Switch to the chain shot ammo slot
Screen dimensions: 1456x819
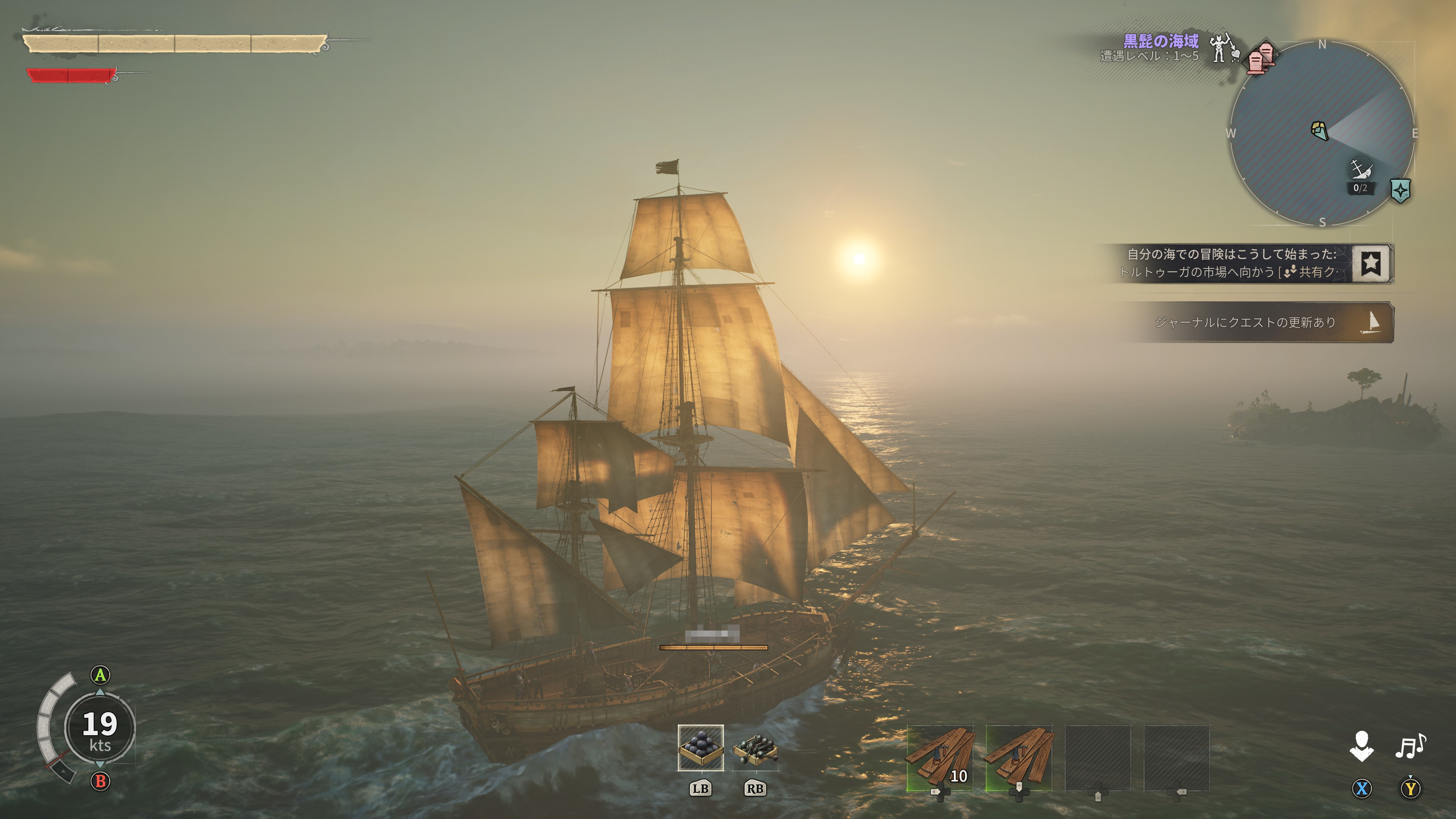click(x=755, y=748)
